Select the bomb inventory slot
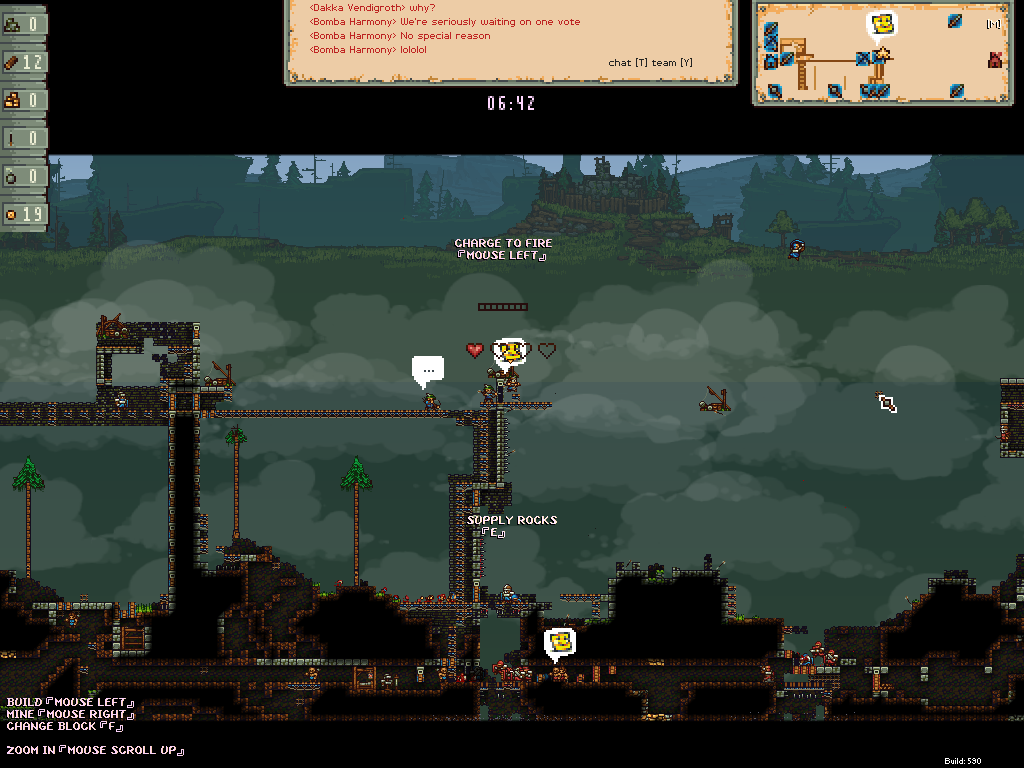Screen dimensions: 1024x768 coord(23,176)
